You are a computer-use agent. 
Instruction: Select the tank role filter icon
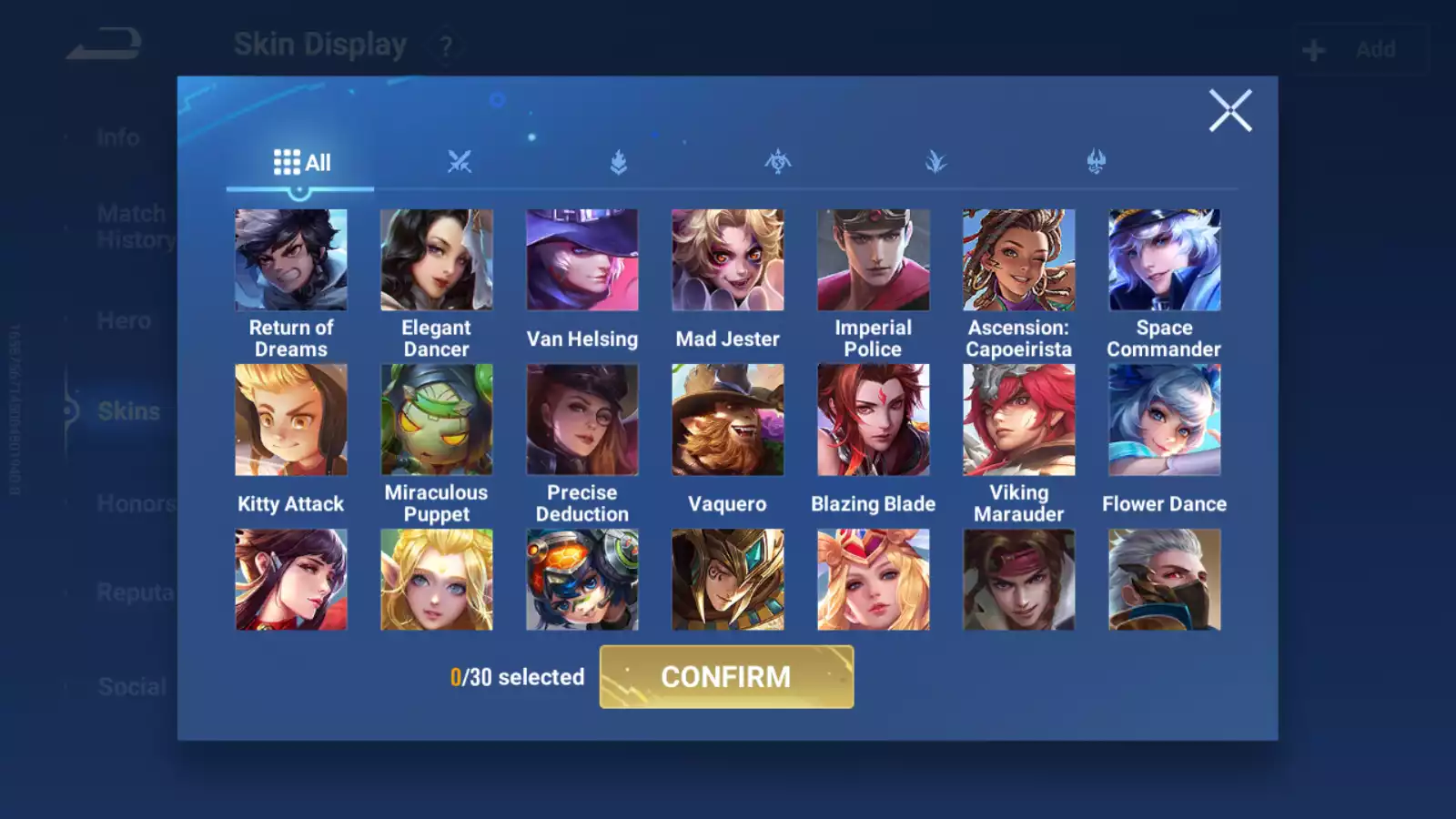pos(617,161)
